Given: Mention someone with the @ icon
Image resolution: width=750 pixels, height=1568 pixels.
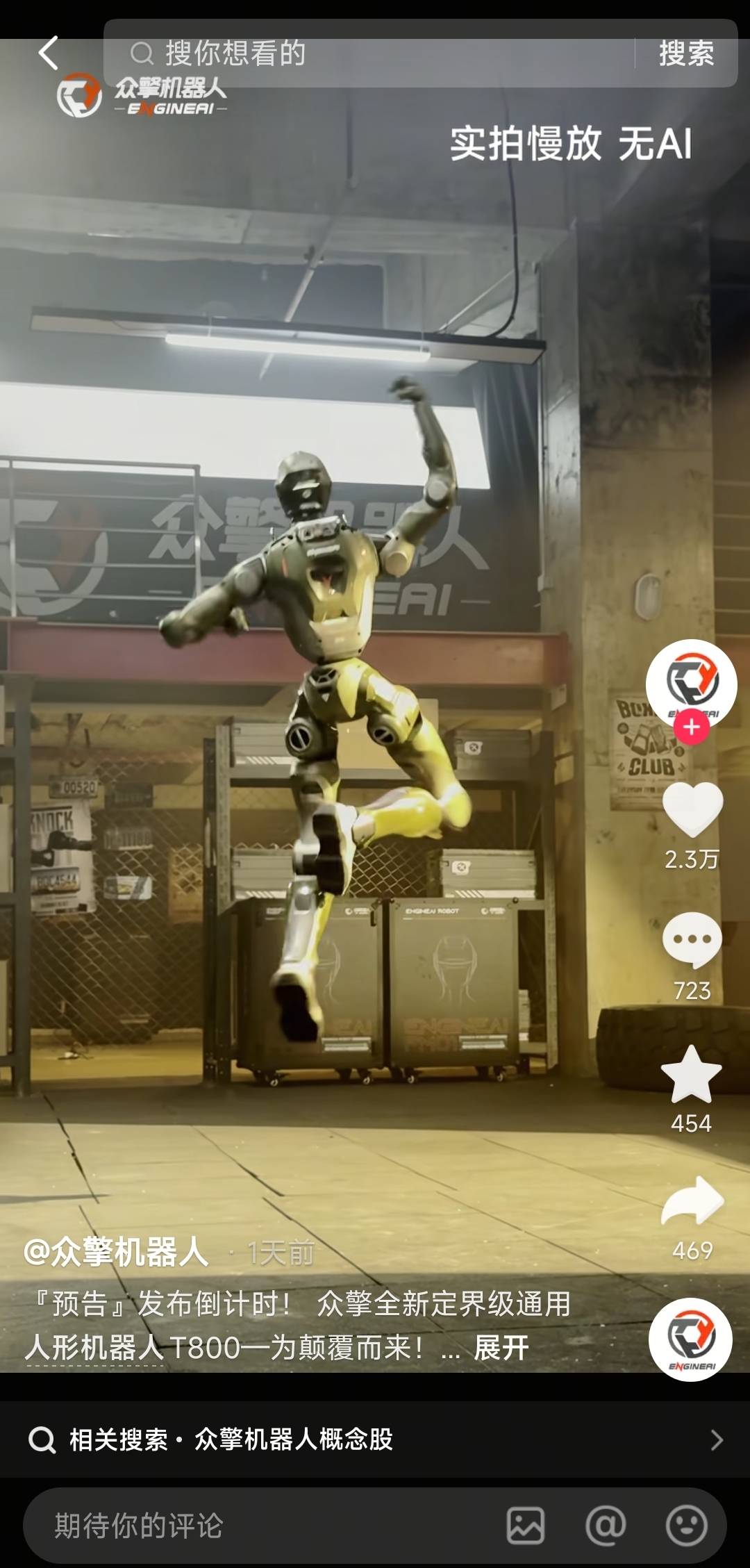Looking at the screenshot, I should point(606,1526).
